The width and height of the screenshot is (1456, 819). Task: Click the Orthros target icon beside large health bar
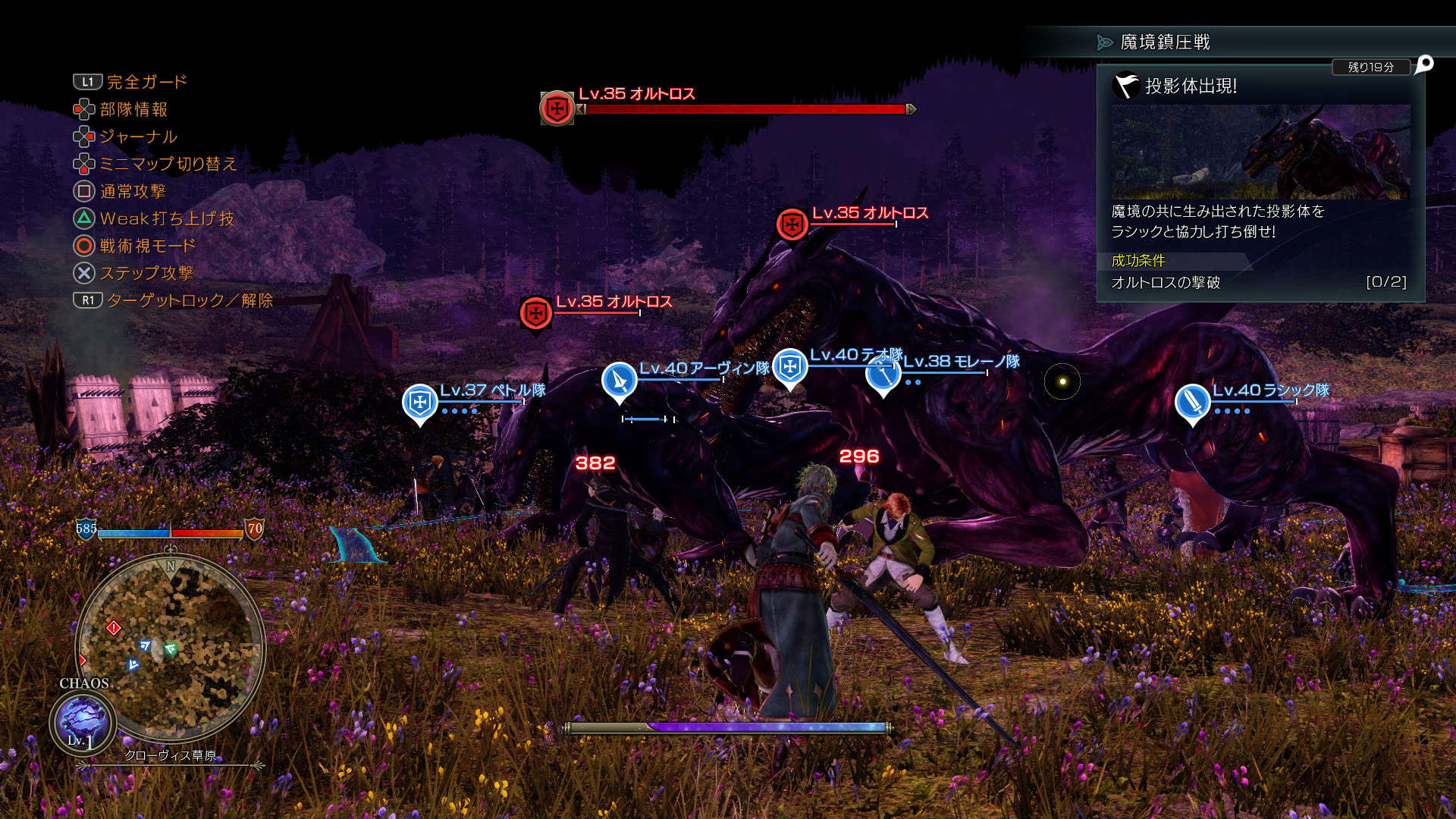tap(557, 108)
